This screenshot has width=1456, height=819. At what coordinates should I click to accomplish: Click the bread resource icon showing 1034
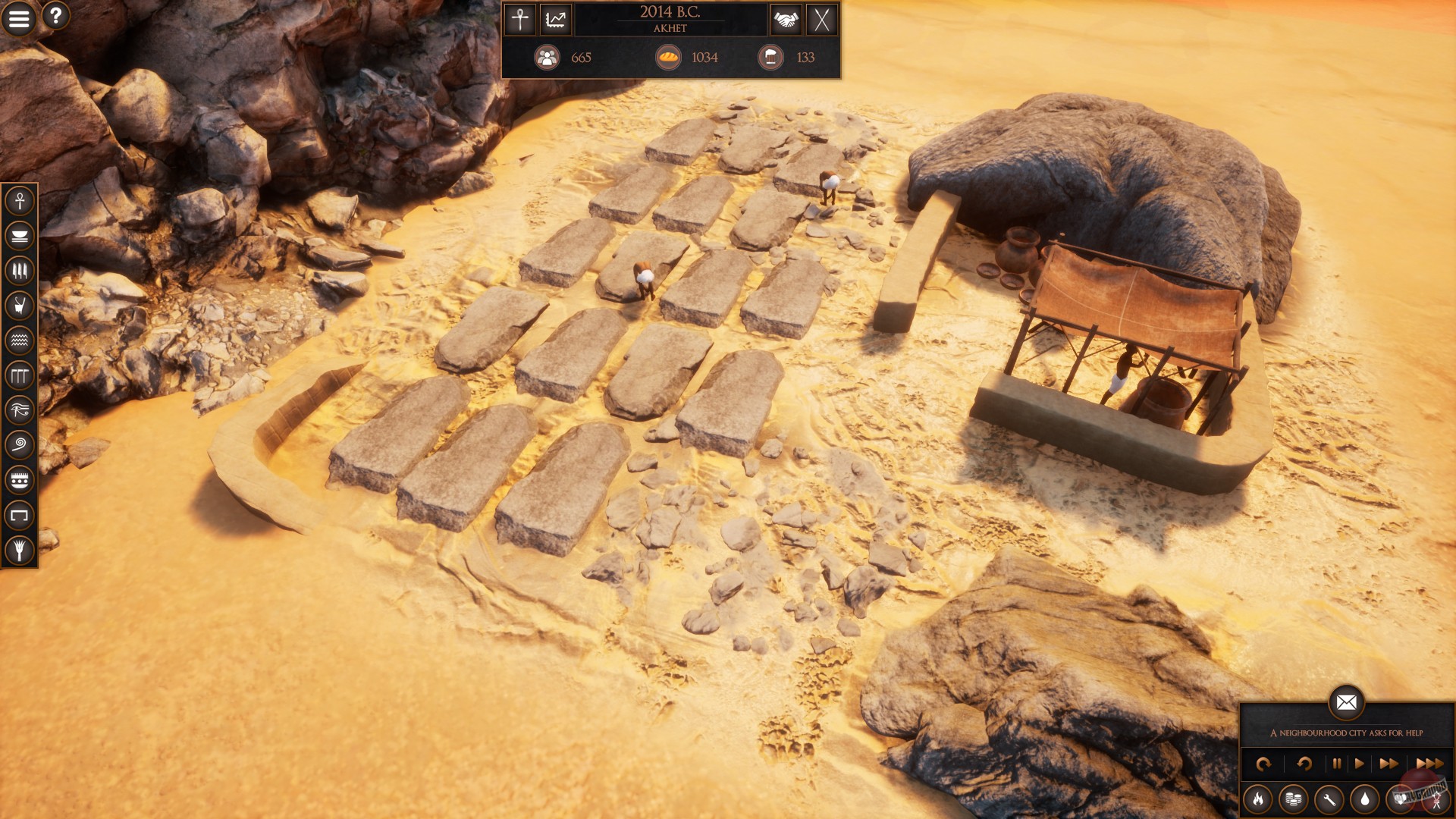pyautogui.click(x=668, y=57)
